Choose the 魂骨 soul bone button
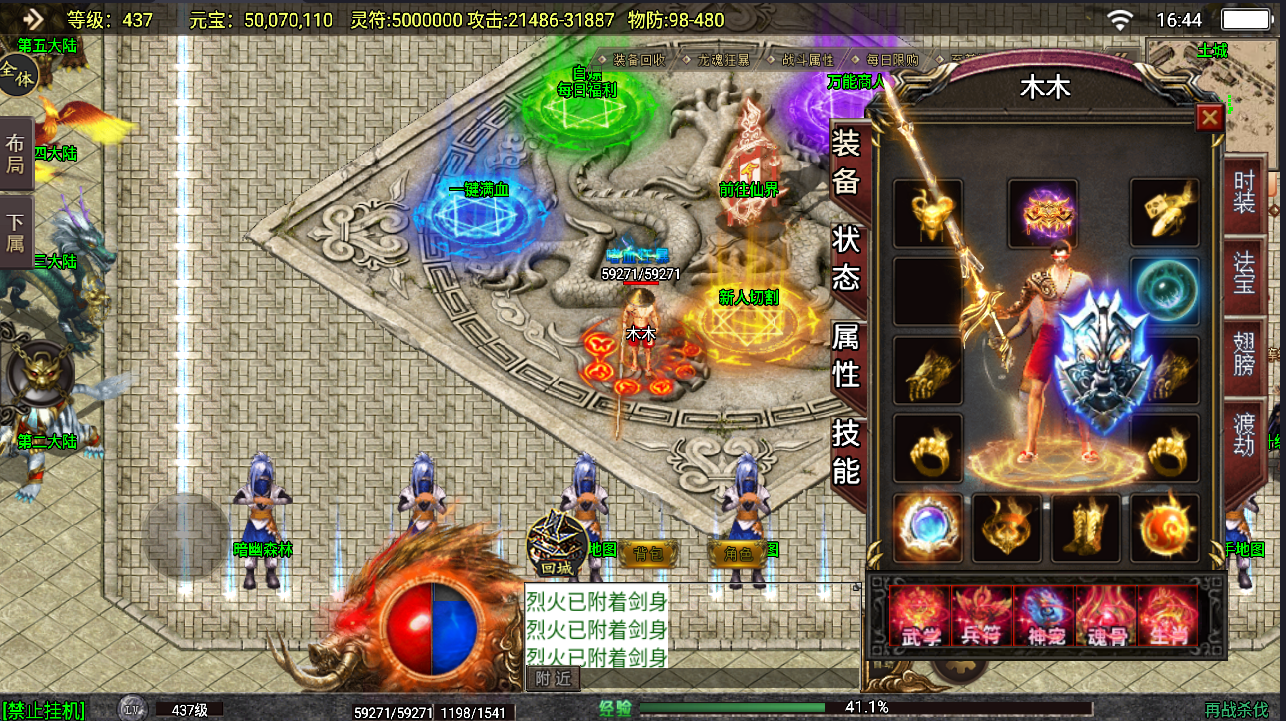The width and height of the screenshot is (1286, 721). pos(1106,616)
